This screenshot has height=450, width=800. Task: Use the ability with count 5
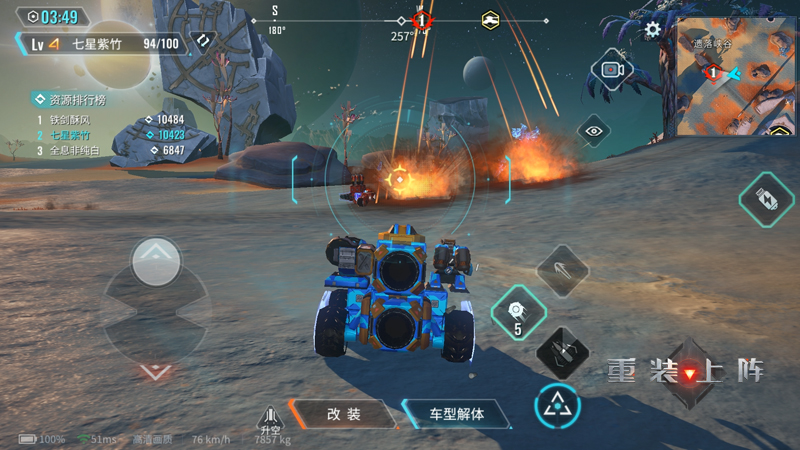coord(517,311)
